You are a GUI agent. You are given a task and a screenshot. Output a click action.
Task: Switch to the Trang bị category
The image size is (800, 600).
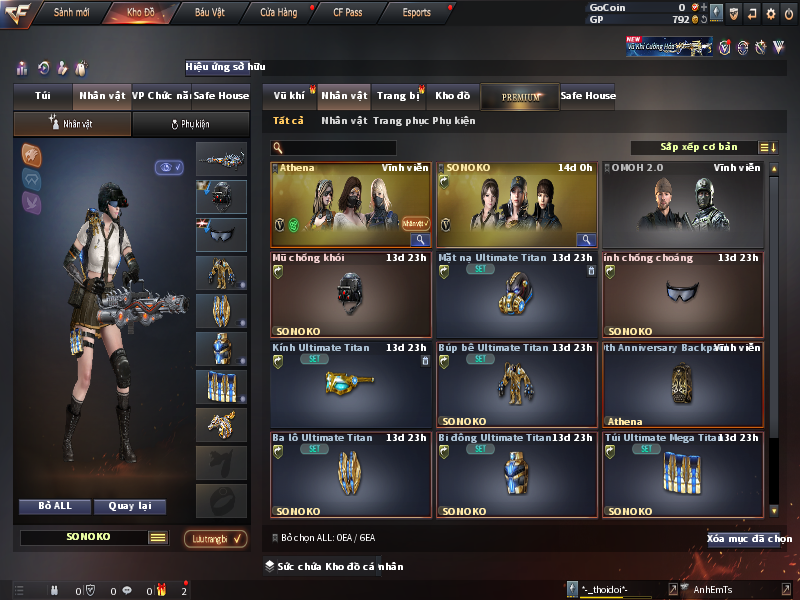399,96
